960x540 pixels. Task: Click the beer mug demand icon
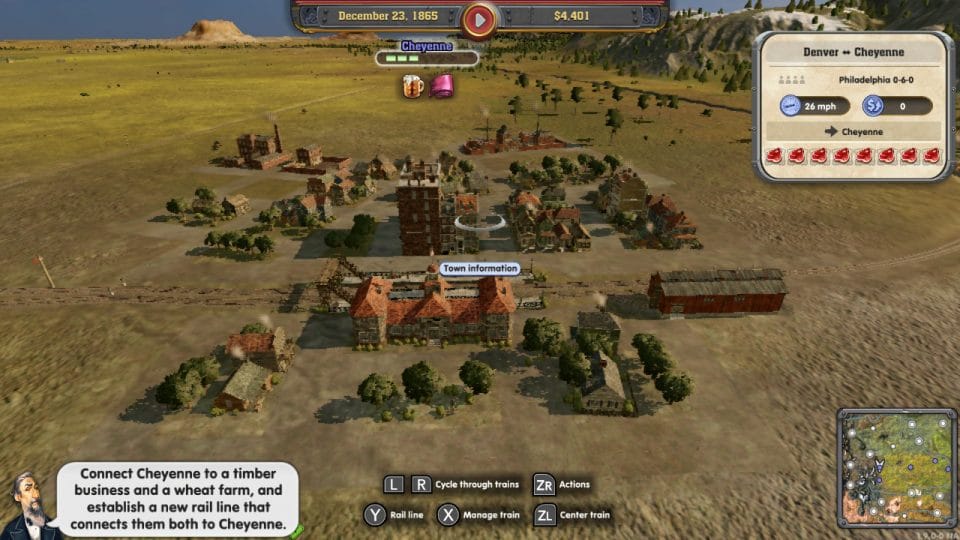[x=413, y=86]
